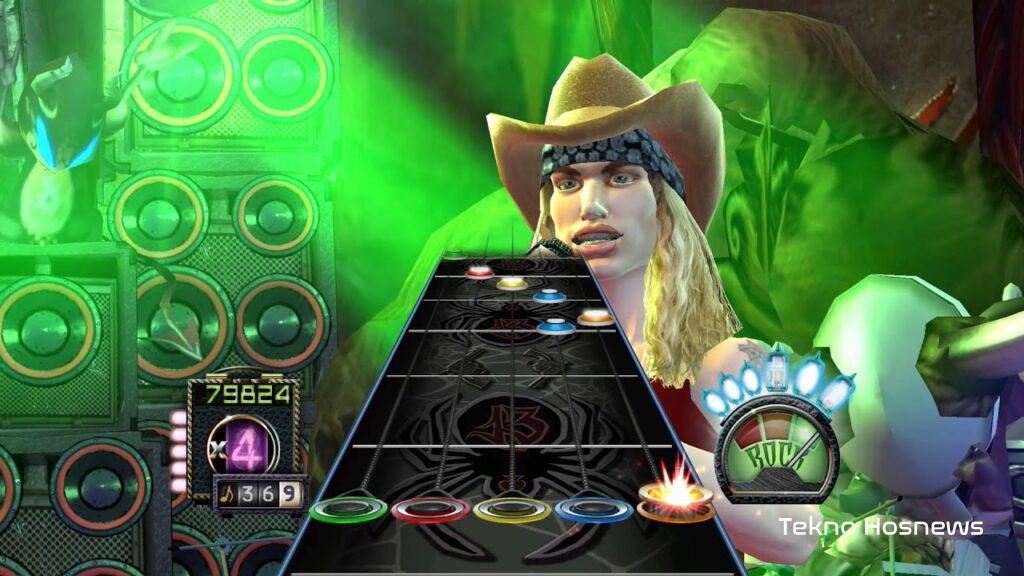Strike the yellow fret button
The height and width of the screenshot is (576, 1024).
512,510
